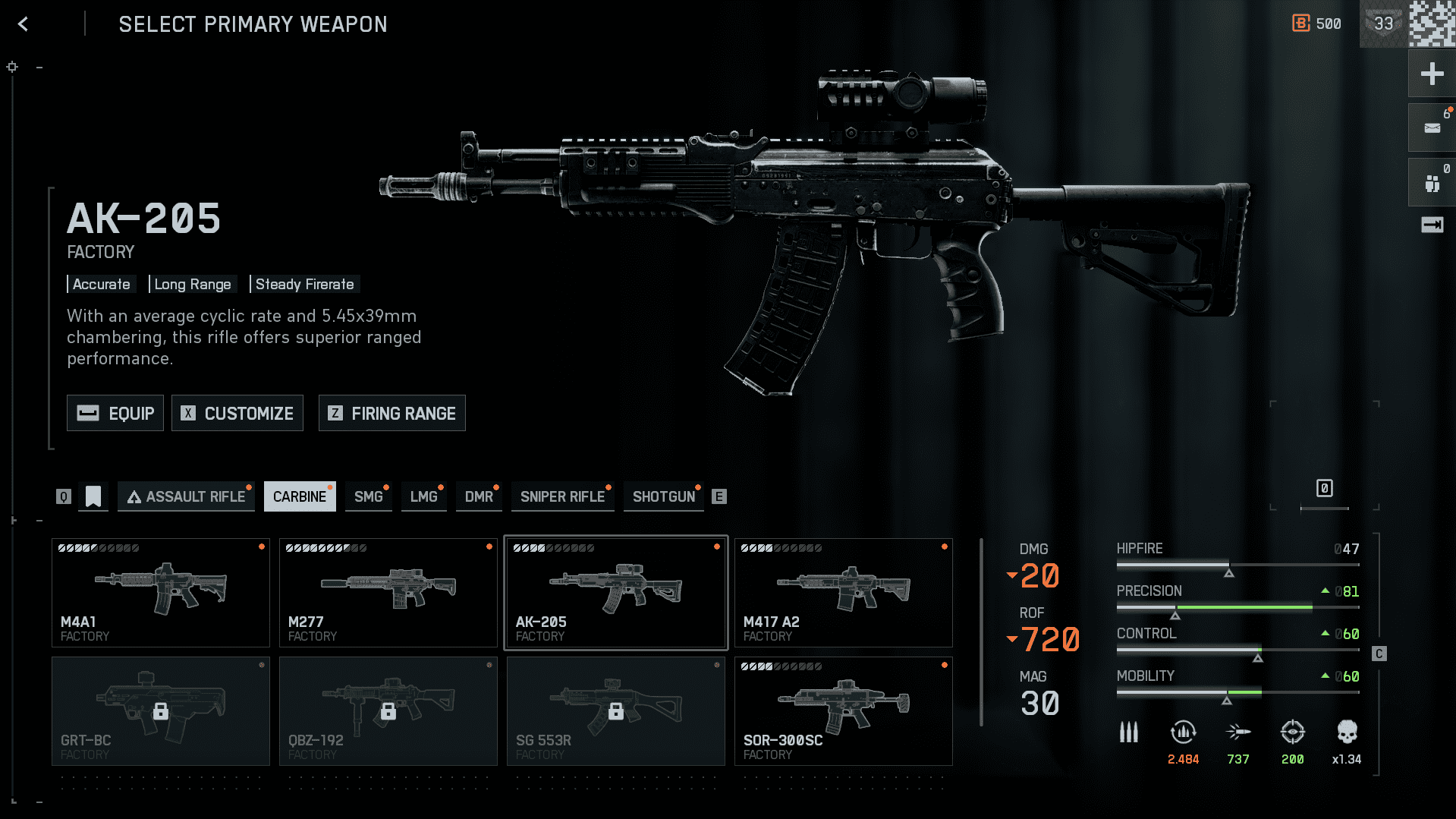Select the M4A1 Factory weapon tile
This screenshot has height=819, width=1456.
pyautogui.click(x=160, y=593)
